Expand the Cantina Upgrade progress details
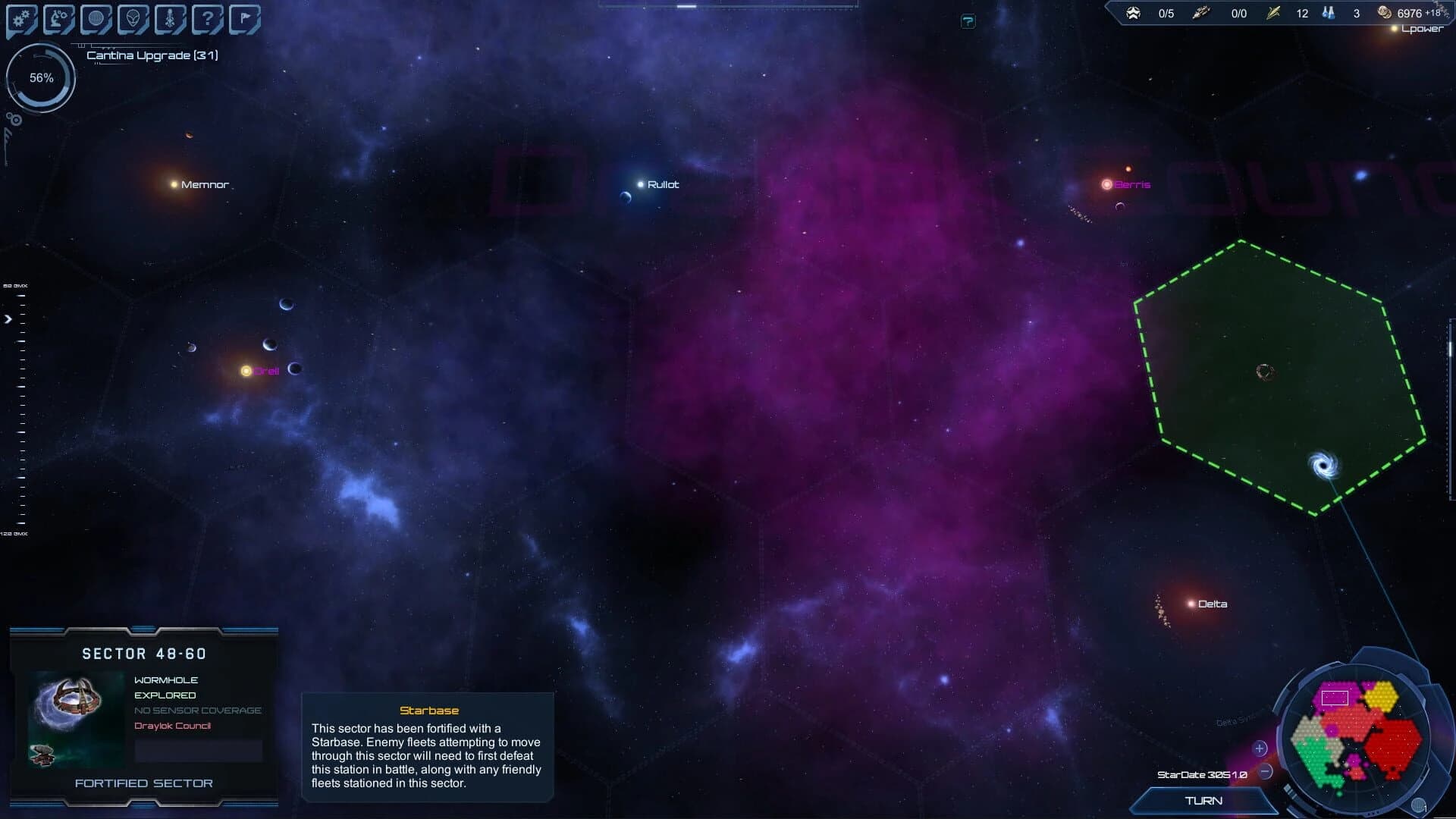Viewport: 1456px width, 819px height. [x=152, y=55]
